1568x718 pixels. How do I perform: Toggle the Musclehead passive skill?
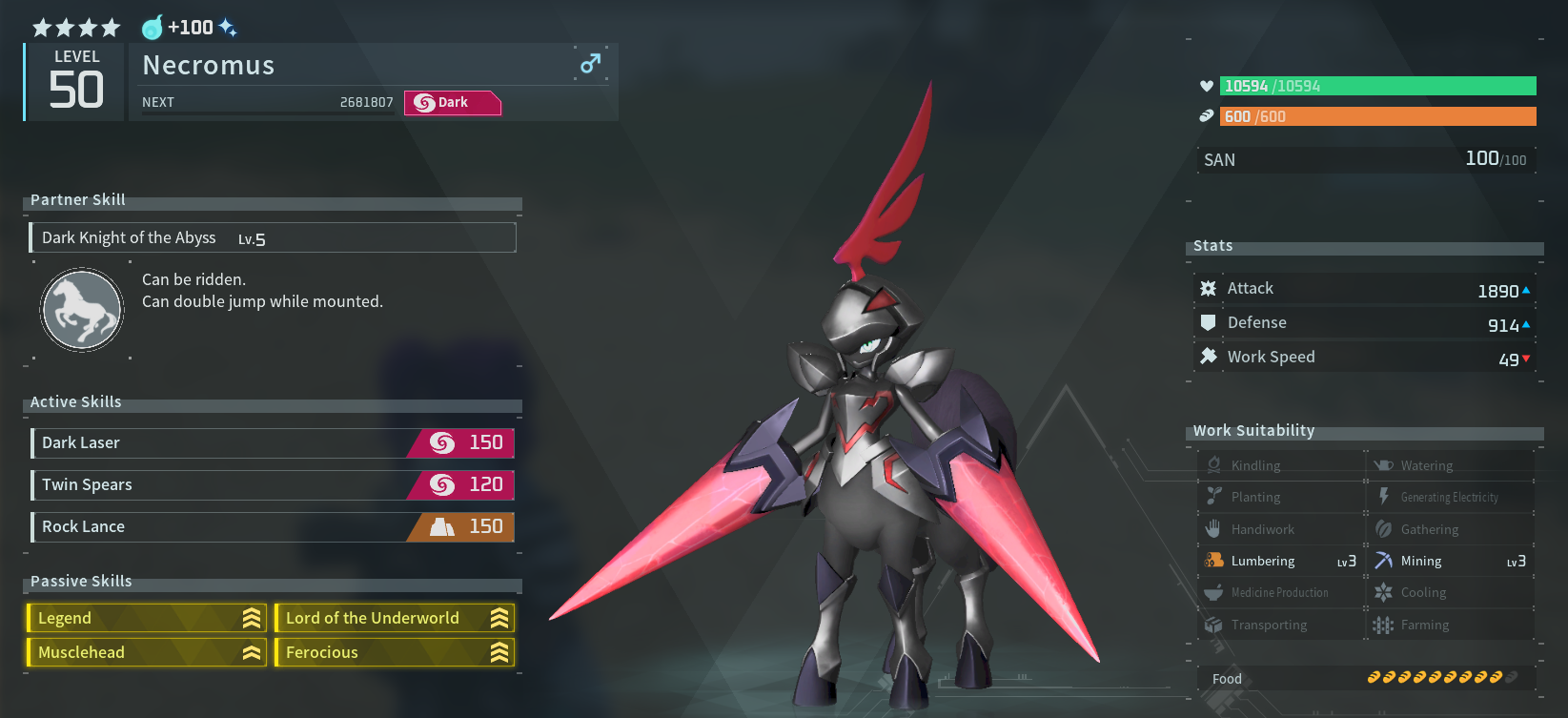[145, 652]
